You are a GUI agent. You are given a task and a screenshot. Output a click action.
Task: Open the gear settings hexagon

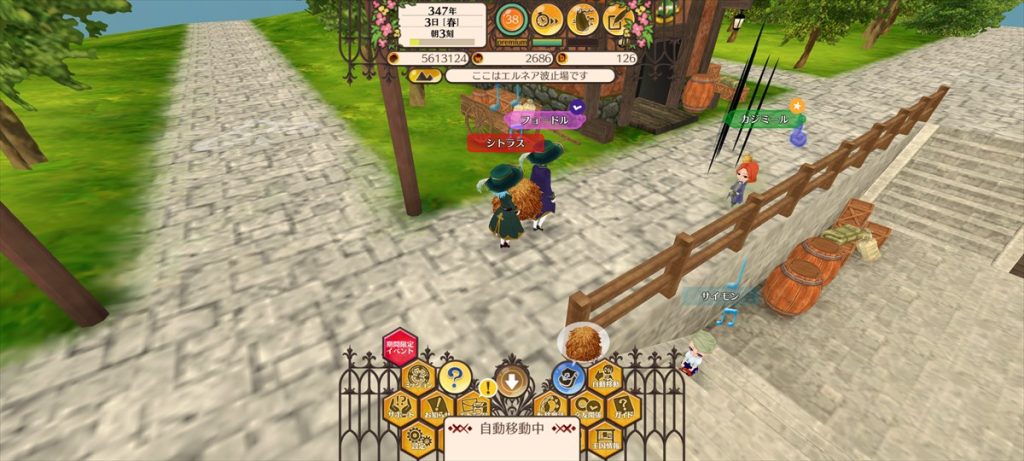pos(418,438)
